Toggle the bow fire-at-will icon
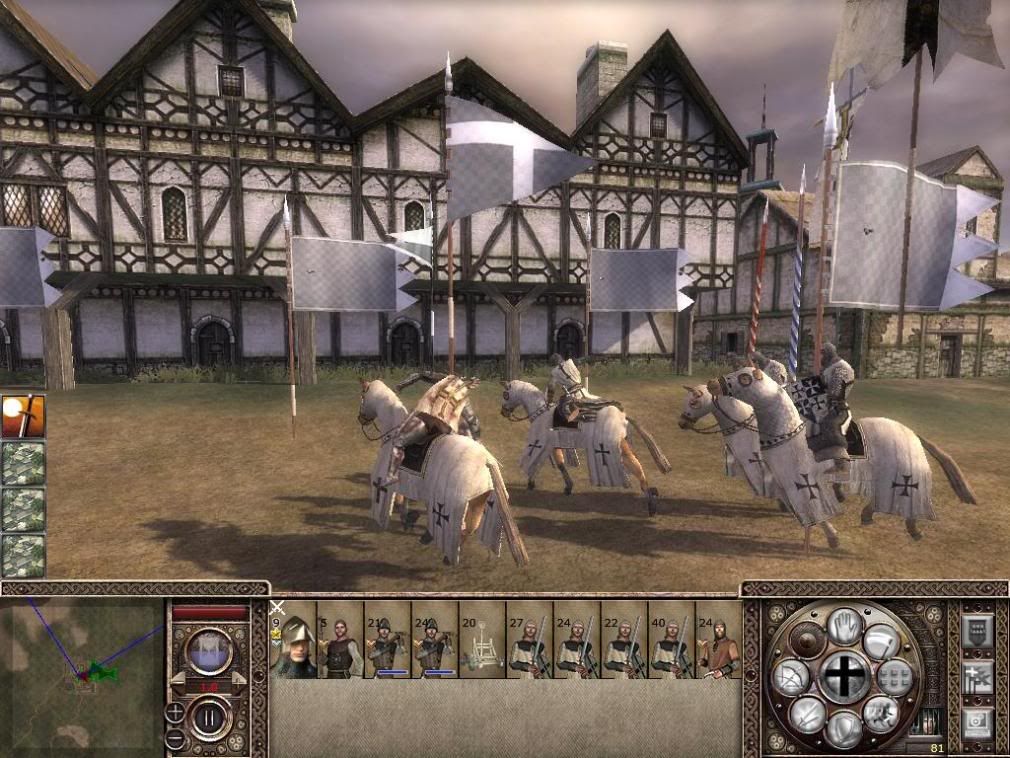Image resolution: width=1010 pixels, height=758 pixels. (791, 679)
